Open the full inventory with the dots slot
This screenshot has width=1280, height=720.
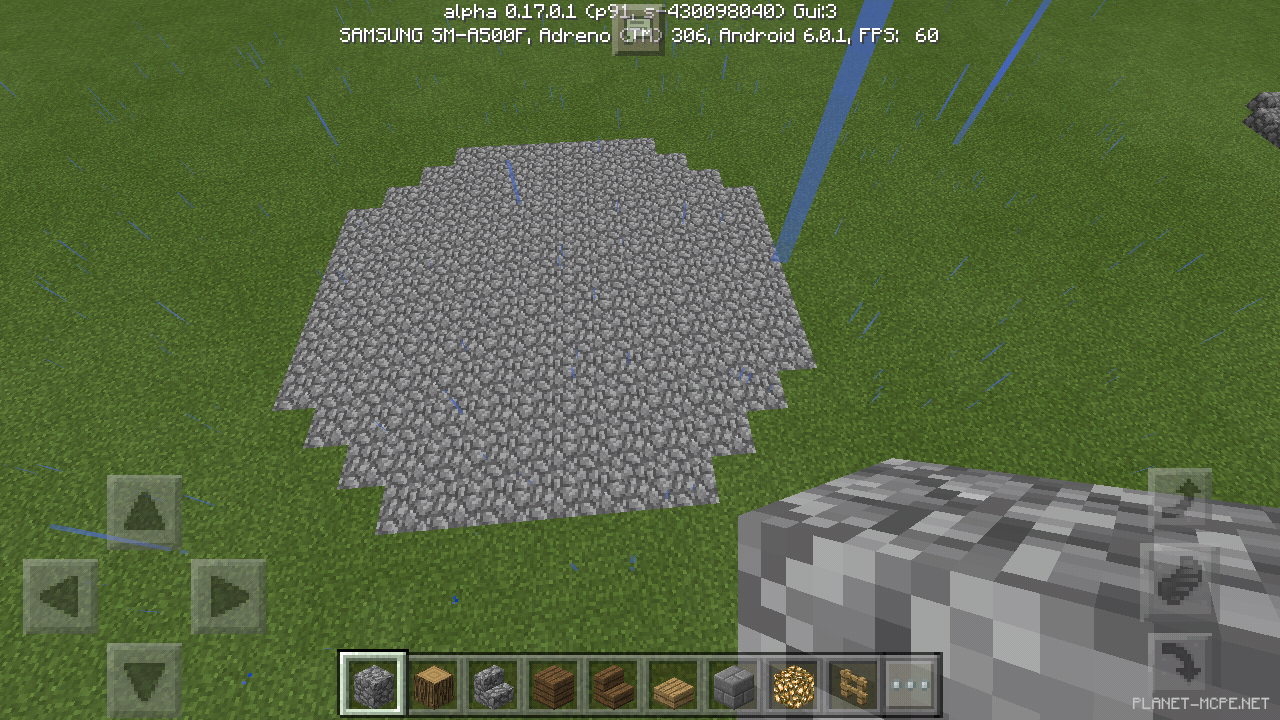(912, 683)
